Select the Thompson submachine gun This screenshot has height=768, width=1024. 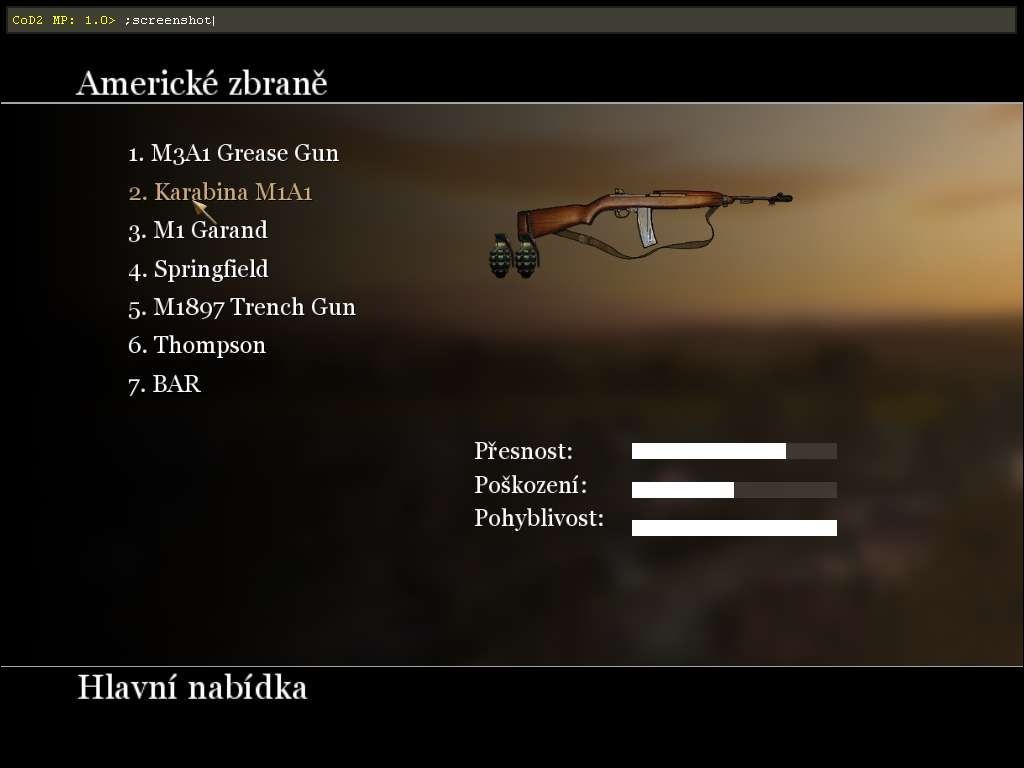click(197, 346)
